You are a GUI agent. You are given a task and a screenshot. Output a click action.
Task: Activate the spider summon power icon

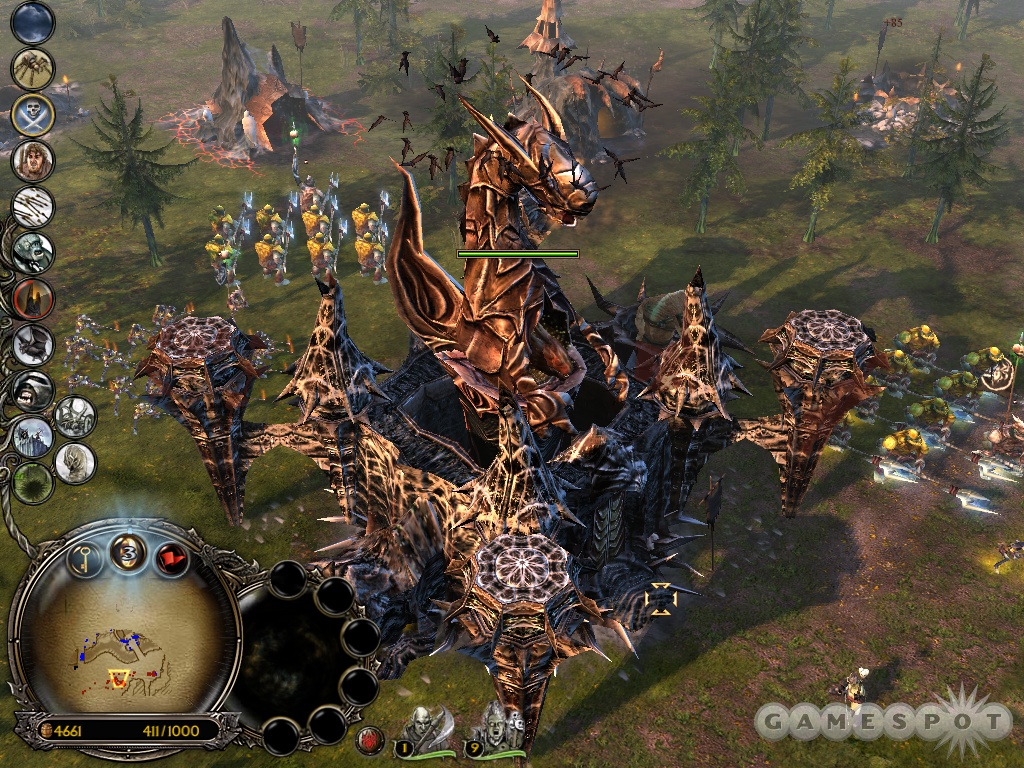(x=32, y=68)
